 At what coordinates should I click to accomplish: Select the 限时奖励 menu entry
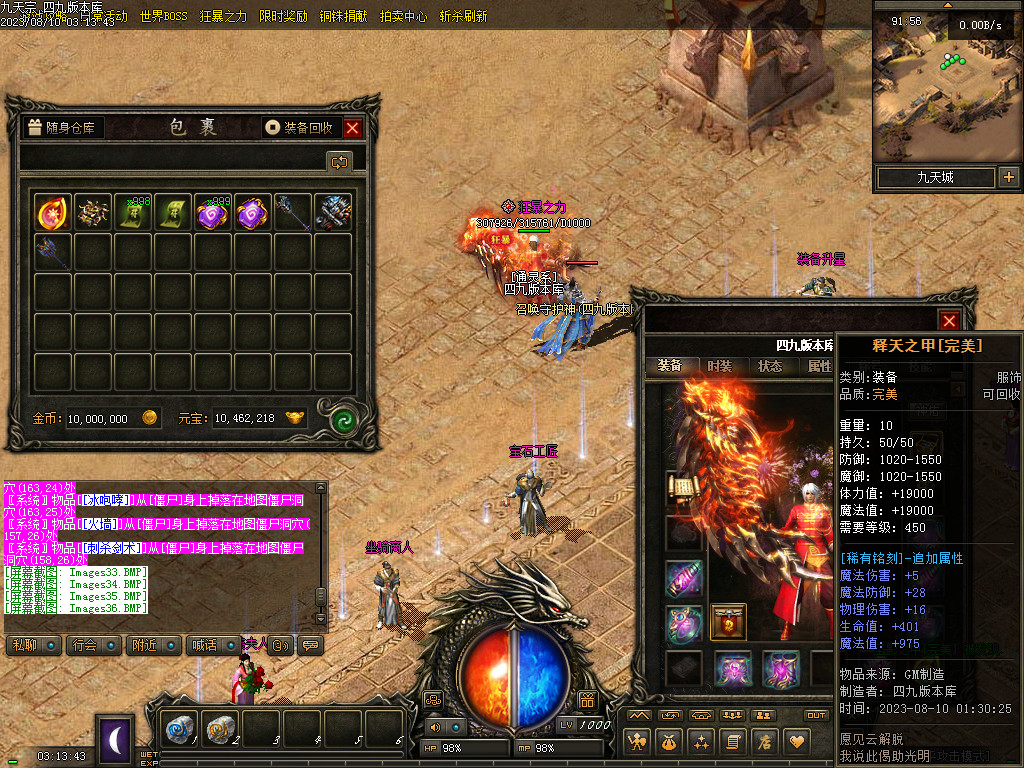283,17
